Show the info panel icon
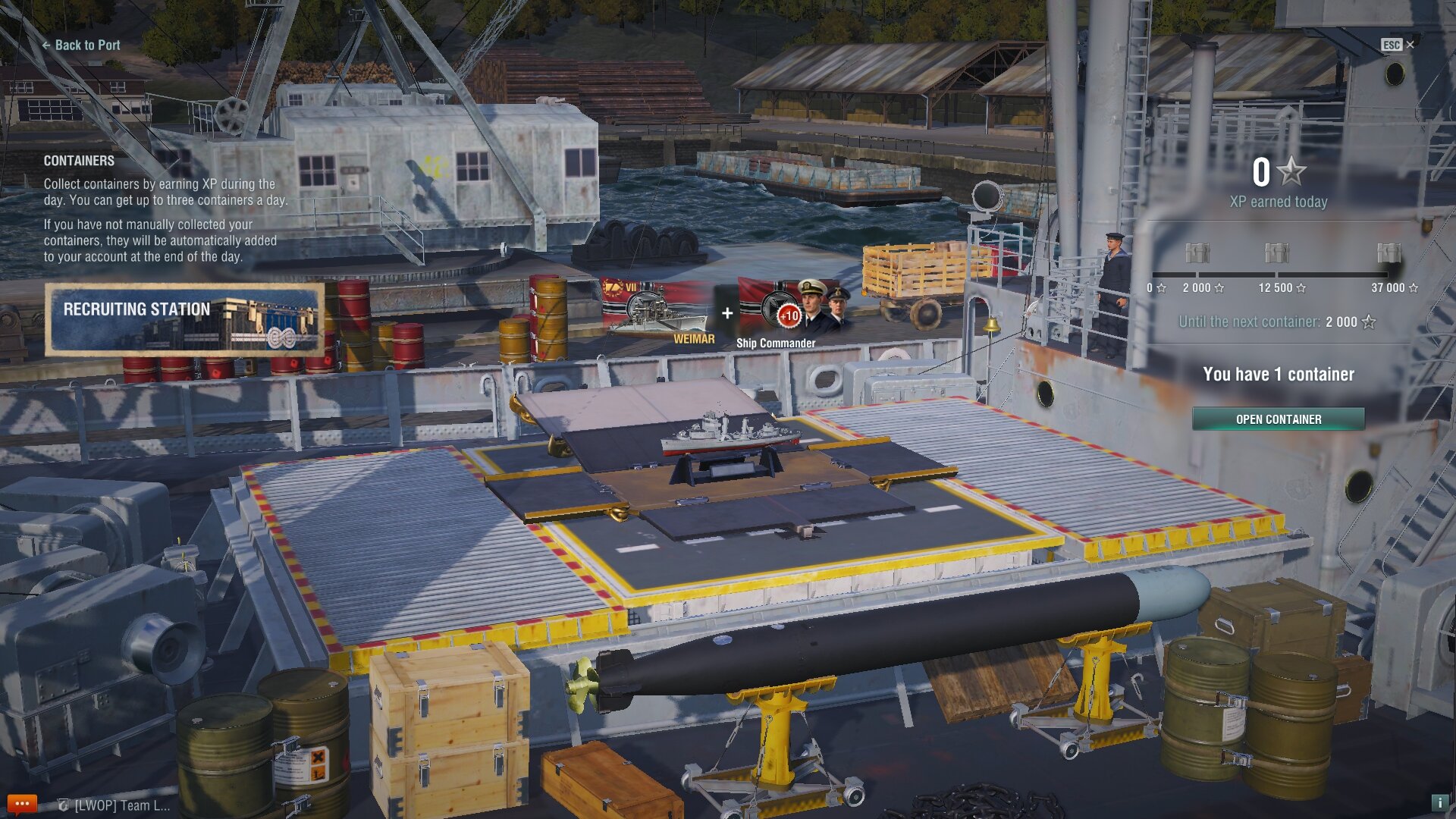The image size is (1456, 819). click(x=1439, y=803)
